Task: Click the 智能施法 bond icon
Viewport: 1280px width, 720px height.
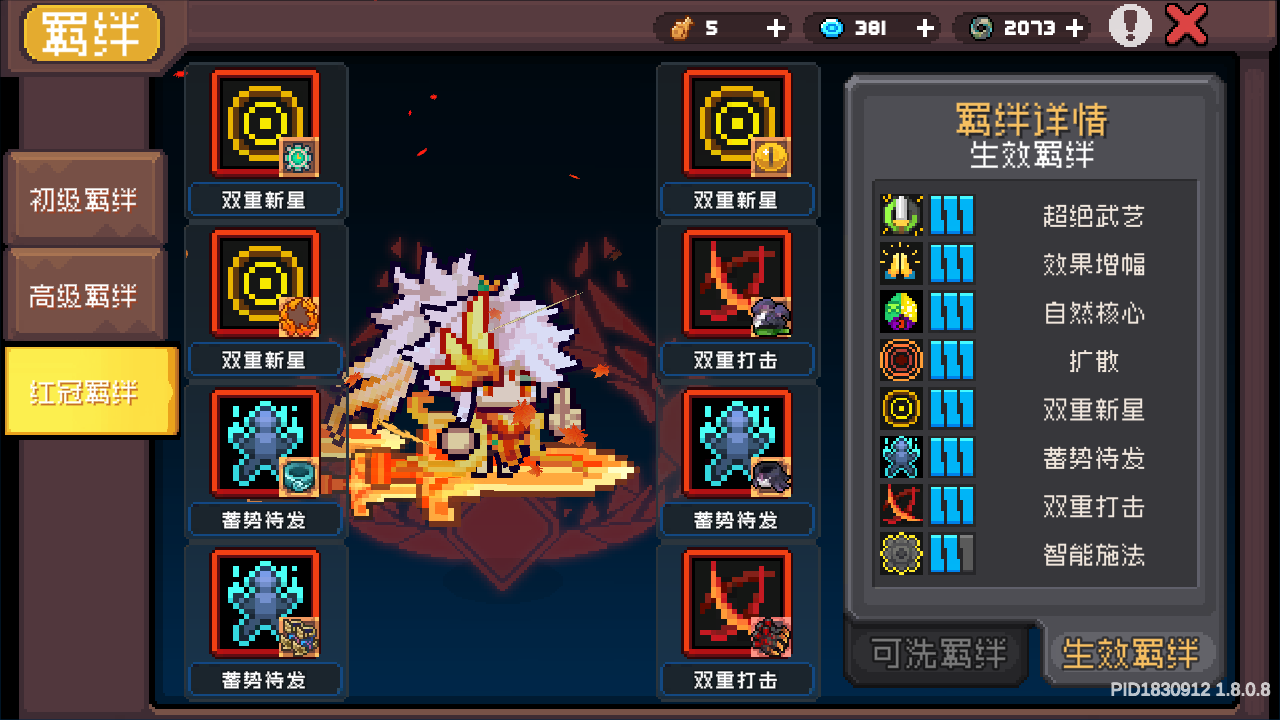Action: (x=902, y=554)
